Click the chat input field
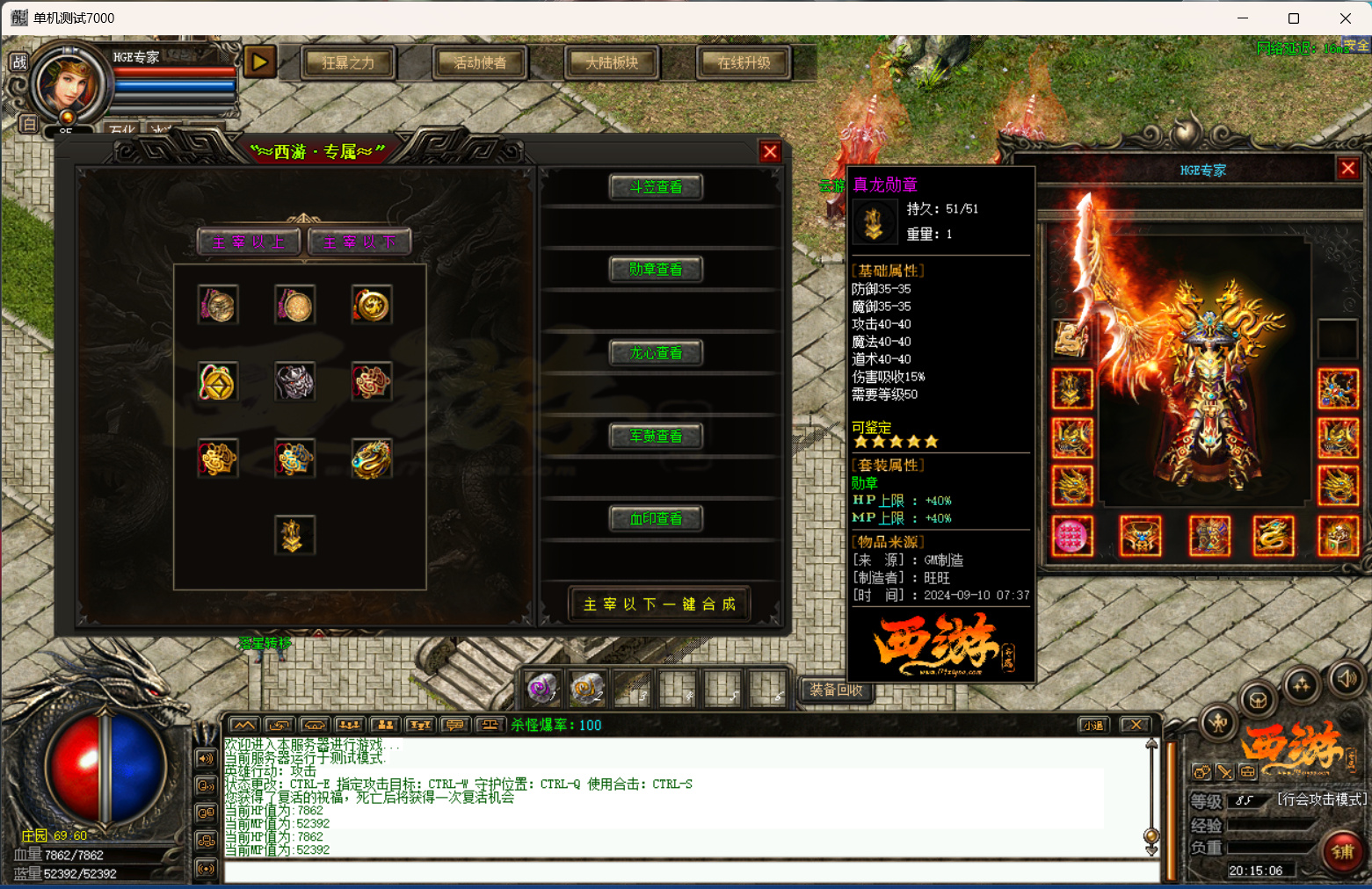The image size is (1372, 889). tap(691, 872)
